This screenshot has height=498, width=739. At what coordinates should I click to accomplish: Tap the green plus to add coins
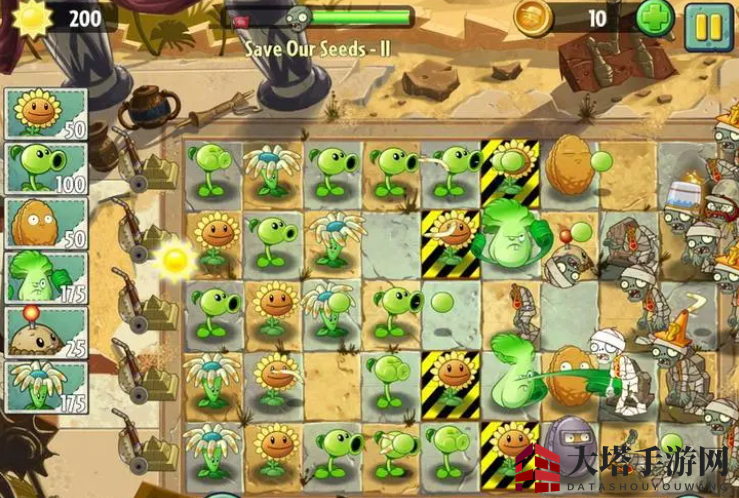pos(654,18)
